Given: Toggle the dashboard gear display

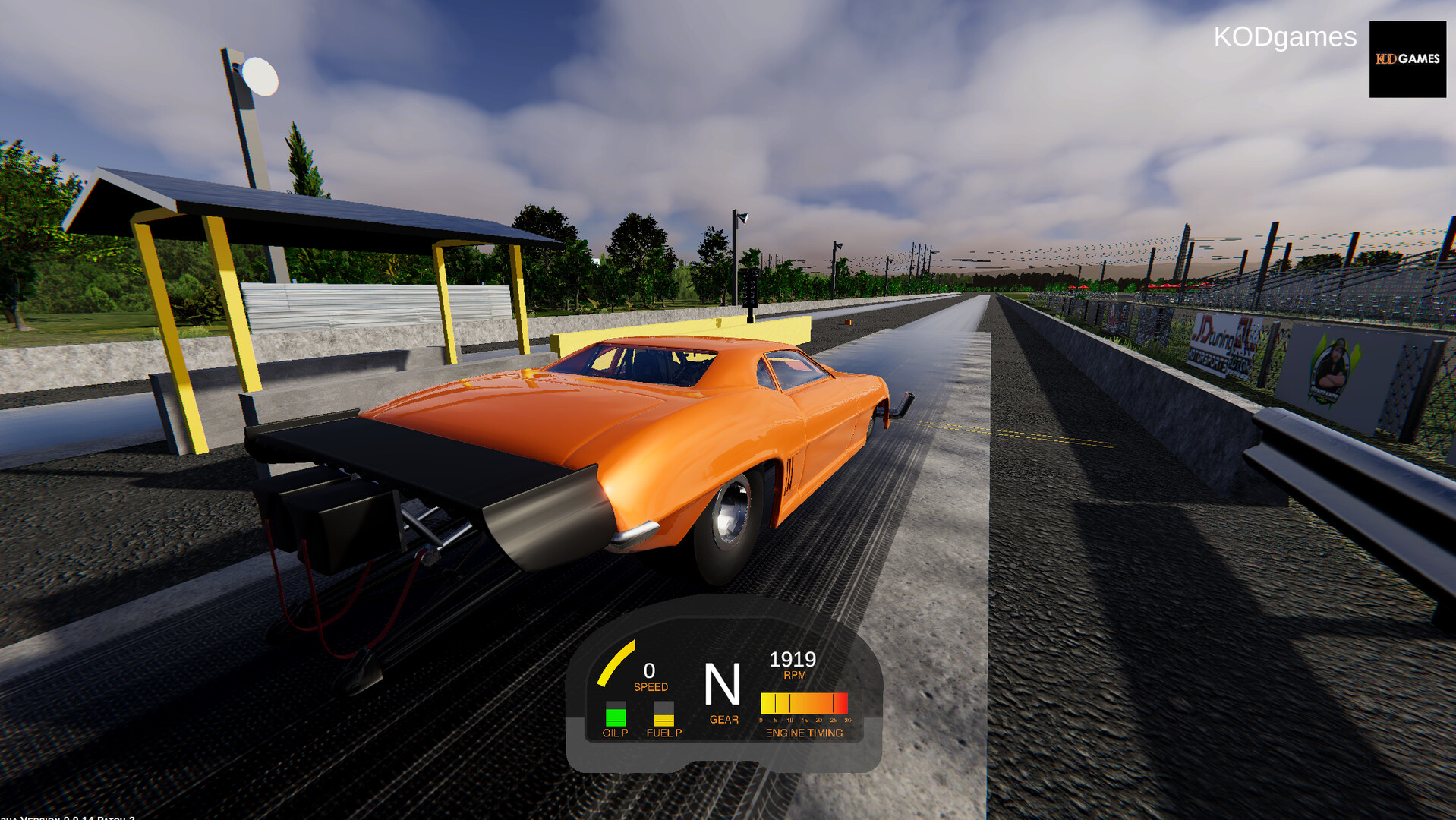Looking at the screenshot, I should (x=723, y=681).
